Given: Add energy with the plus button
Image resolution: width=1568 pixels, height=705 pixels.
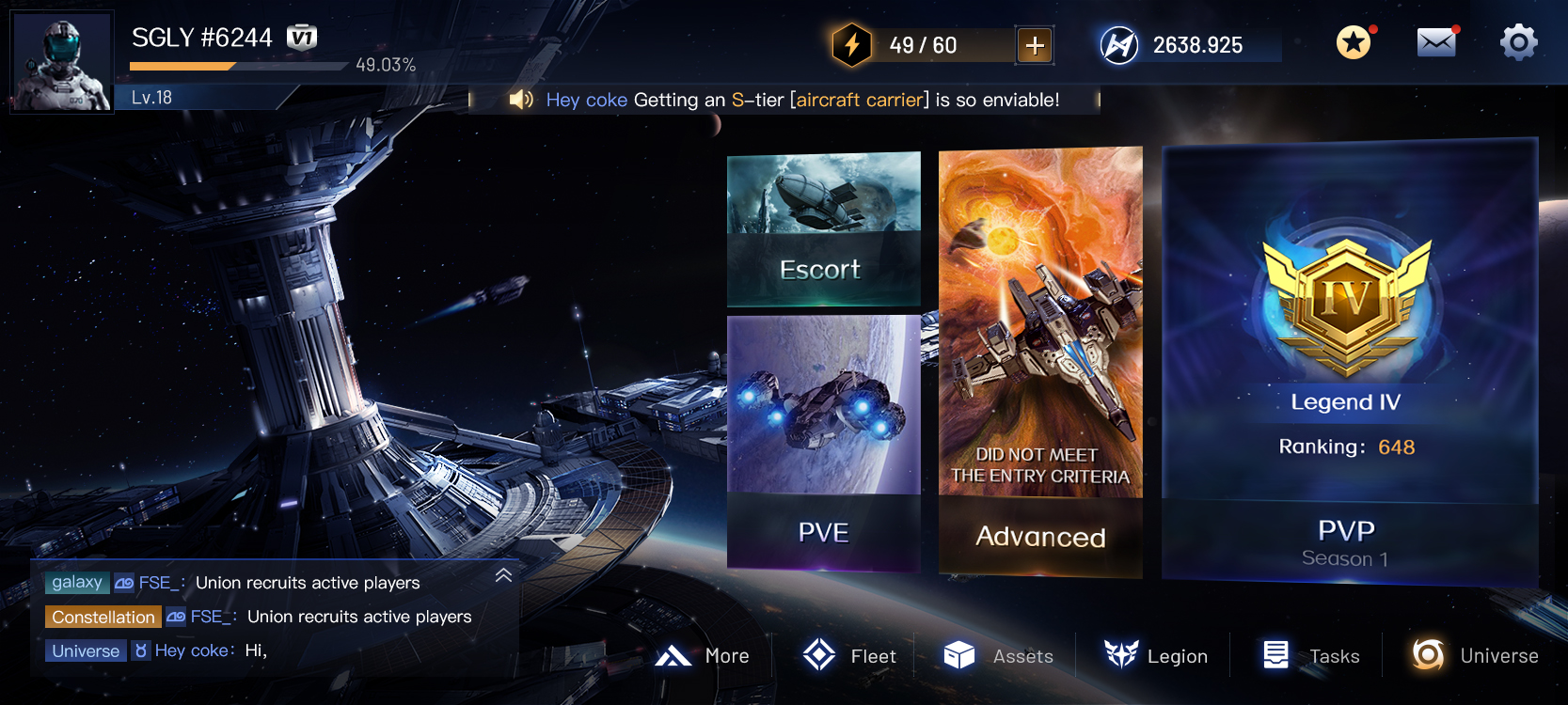Looking at the screenshot, I should [x=1033, y=43].
